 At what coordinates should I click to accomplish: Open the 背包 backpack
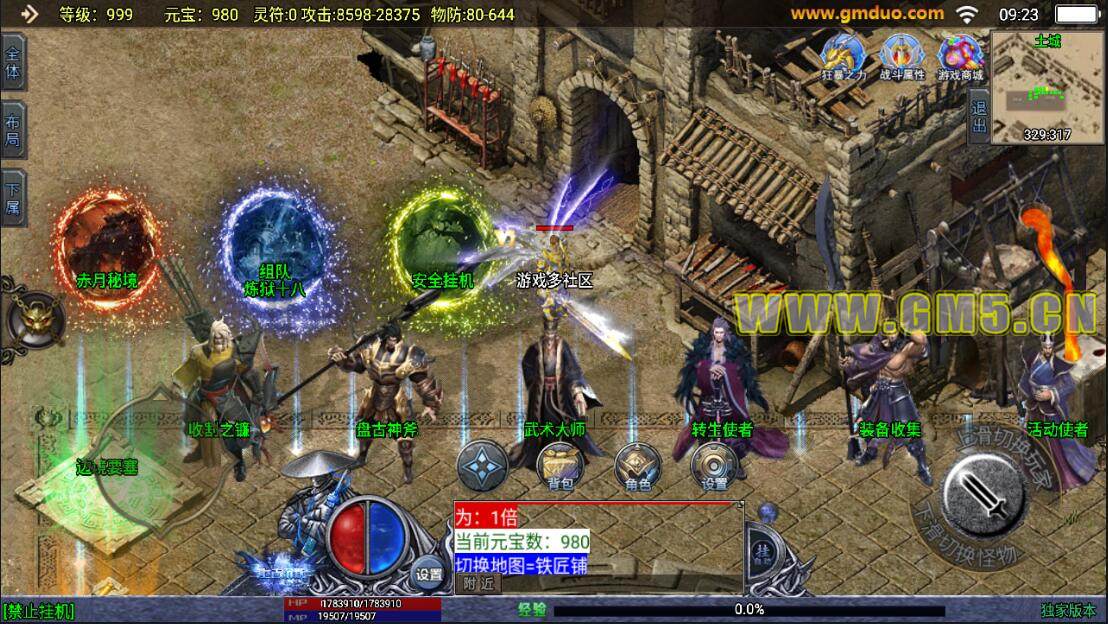coord(559,464)
